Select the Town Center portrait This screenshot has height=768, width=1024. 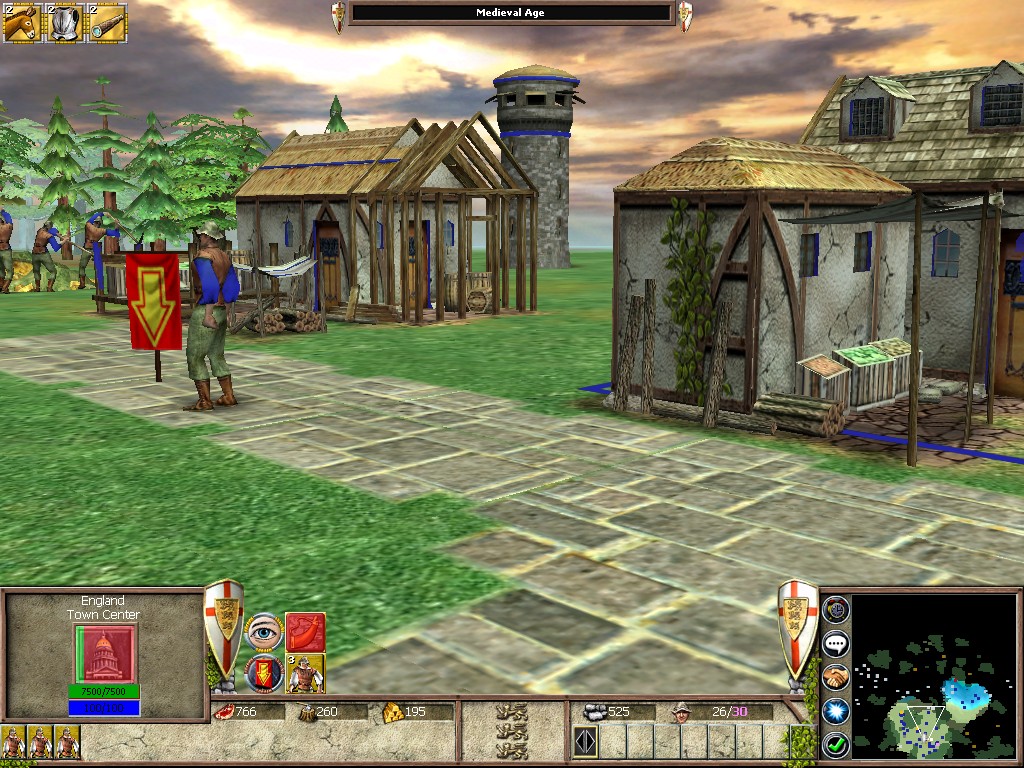(104, 654)
